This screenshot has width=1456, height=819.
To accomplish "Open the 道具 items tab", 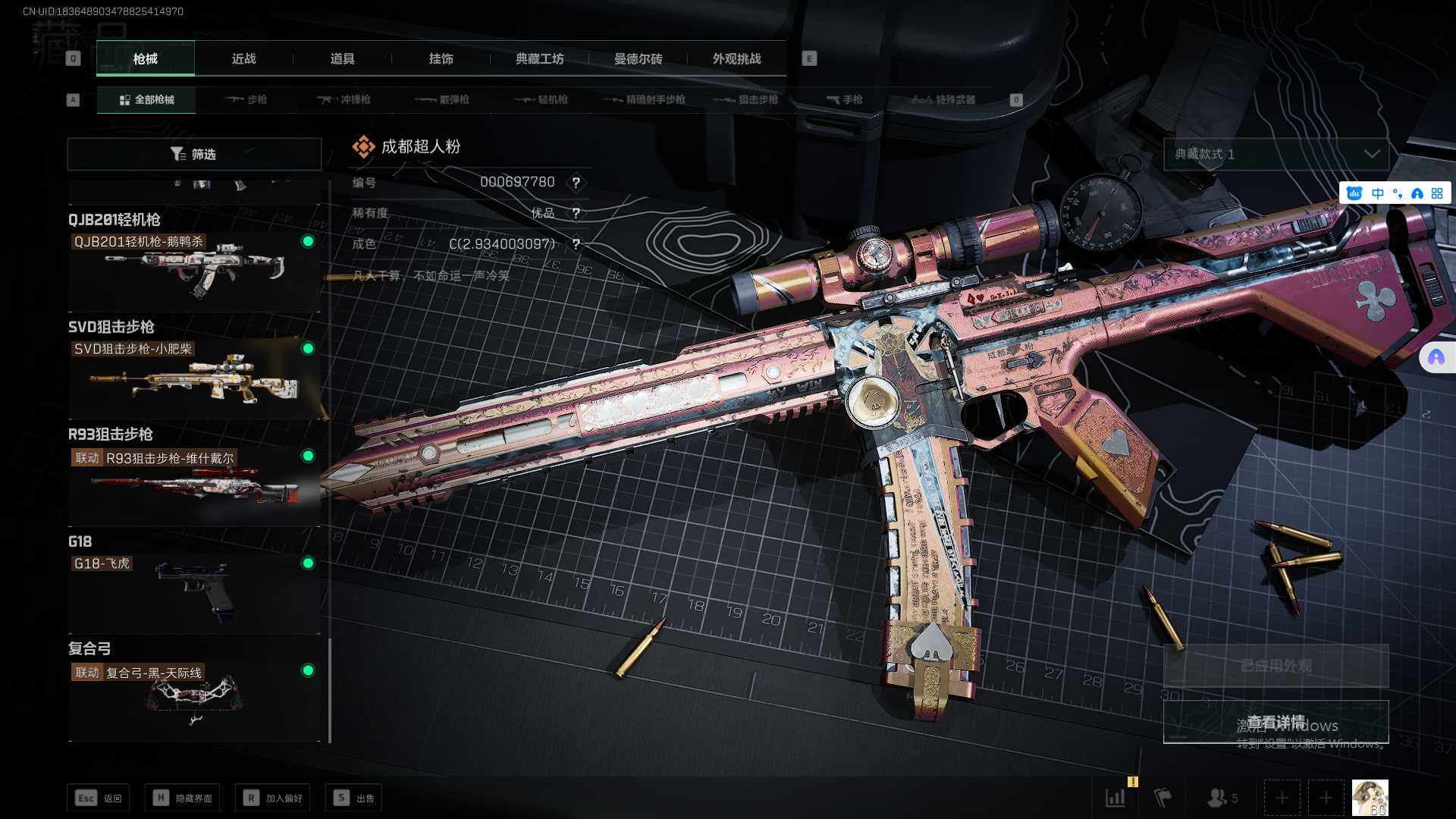I will tap(342, 59).
